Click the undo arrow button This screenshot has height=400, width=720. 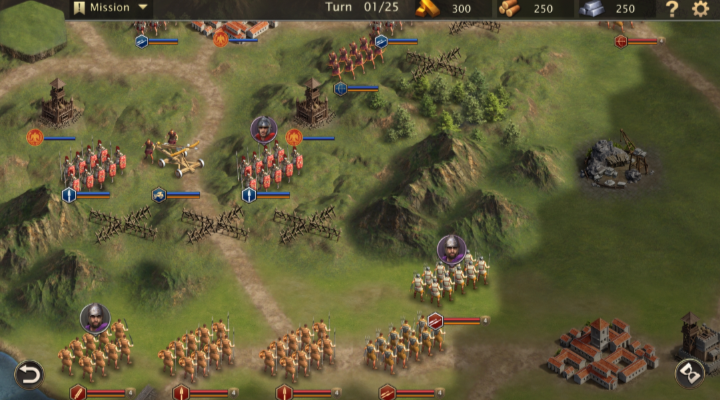28,375
